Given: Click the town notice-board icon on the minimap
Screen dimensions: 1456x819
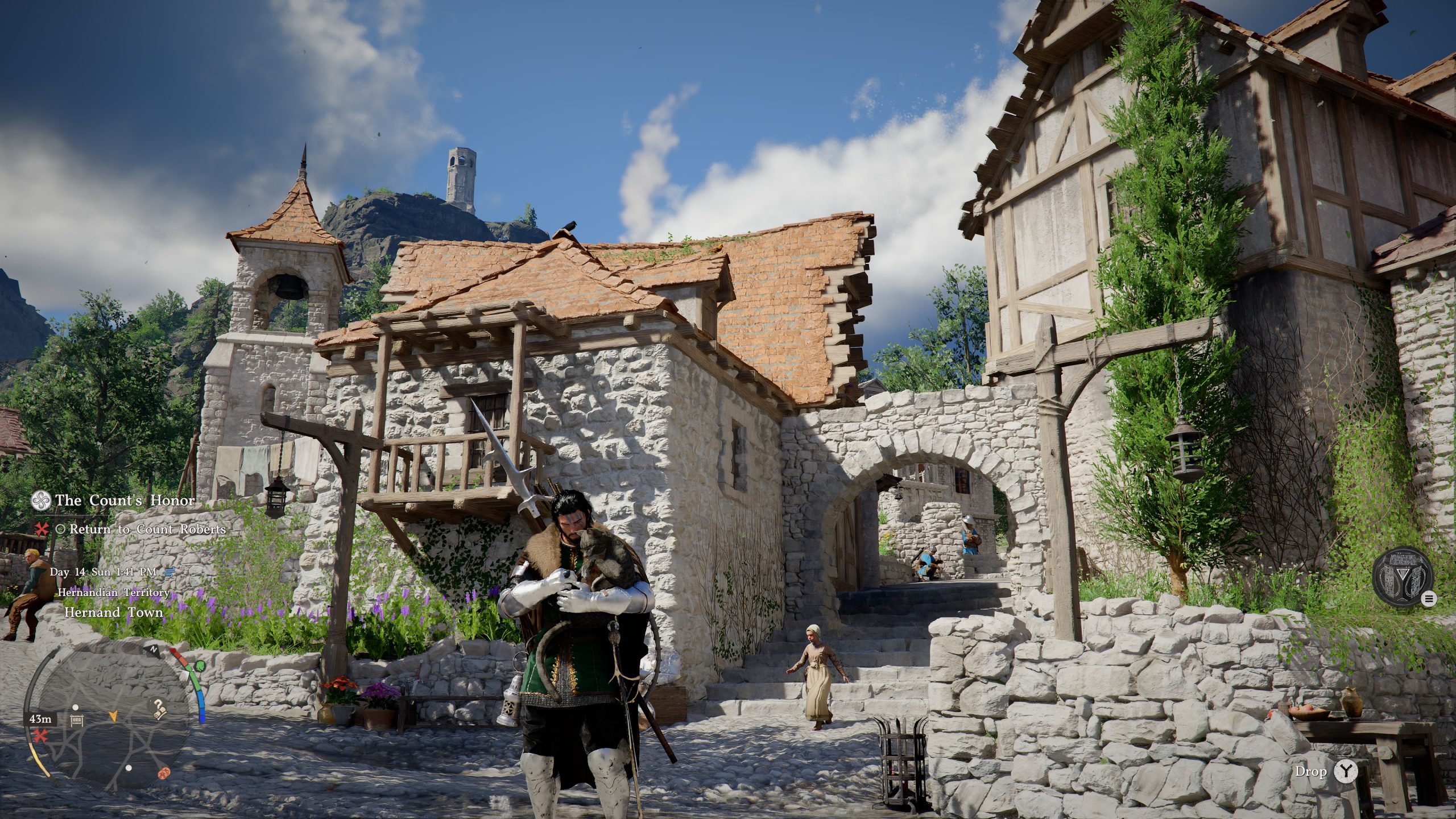Looking at the screenshot, I should point(77,721).
